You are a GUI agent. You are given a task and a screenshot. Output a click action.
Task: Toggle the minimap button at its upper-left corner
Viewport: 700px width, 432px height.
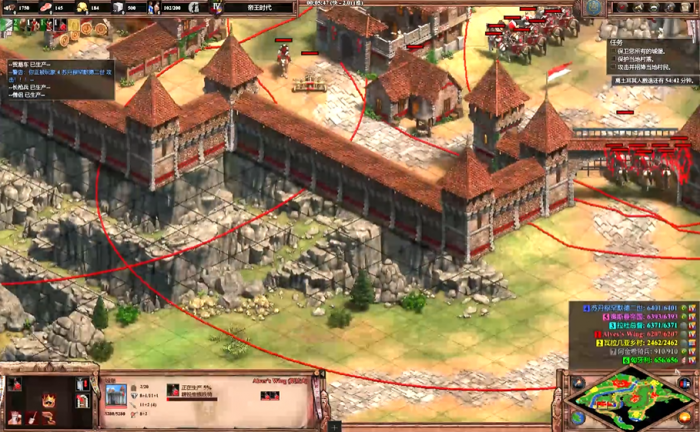pos(577,381)
